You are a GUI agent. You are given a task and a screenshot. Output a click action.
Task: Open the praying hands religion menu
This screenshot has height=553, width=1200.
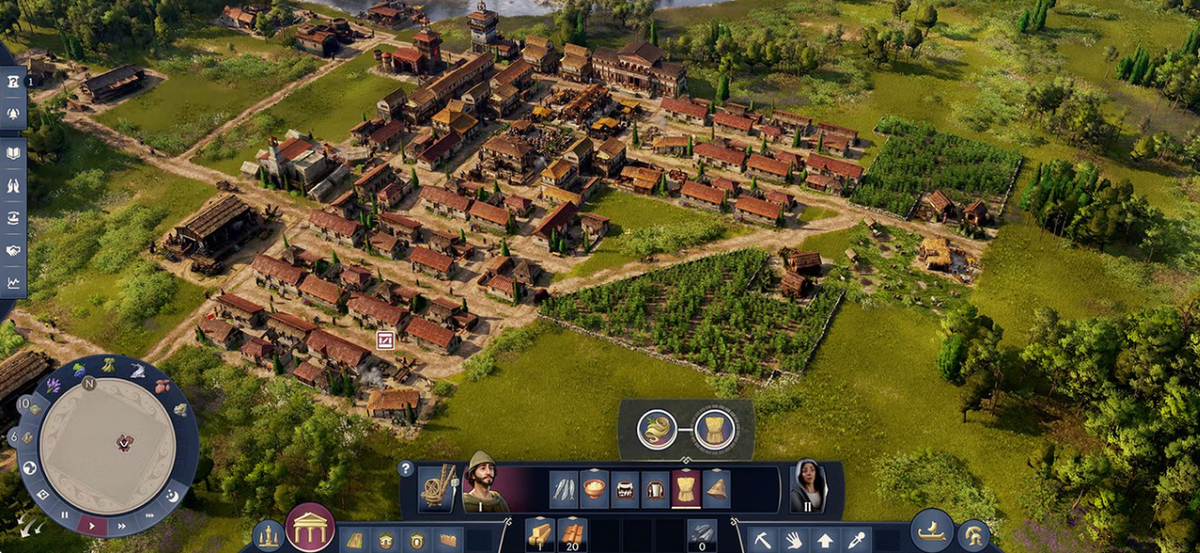[x=14, y=185]
